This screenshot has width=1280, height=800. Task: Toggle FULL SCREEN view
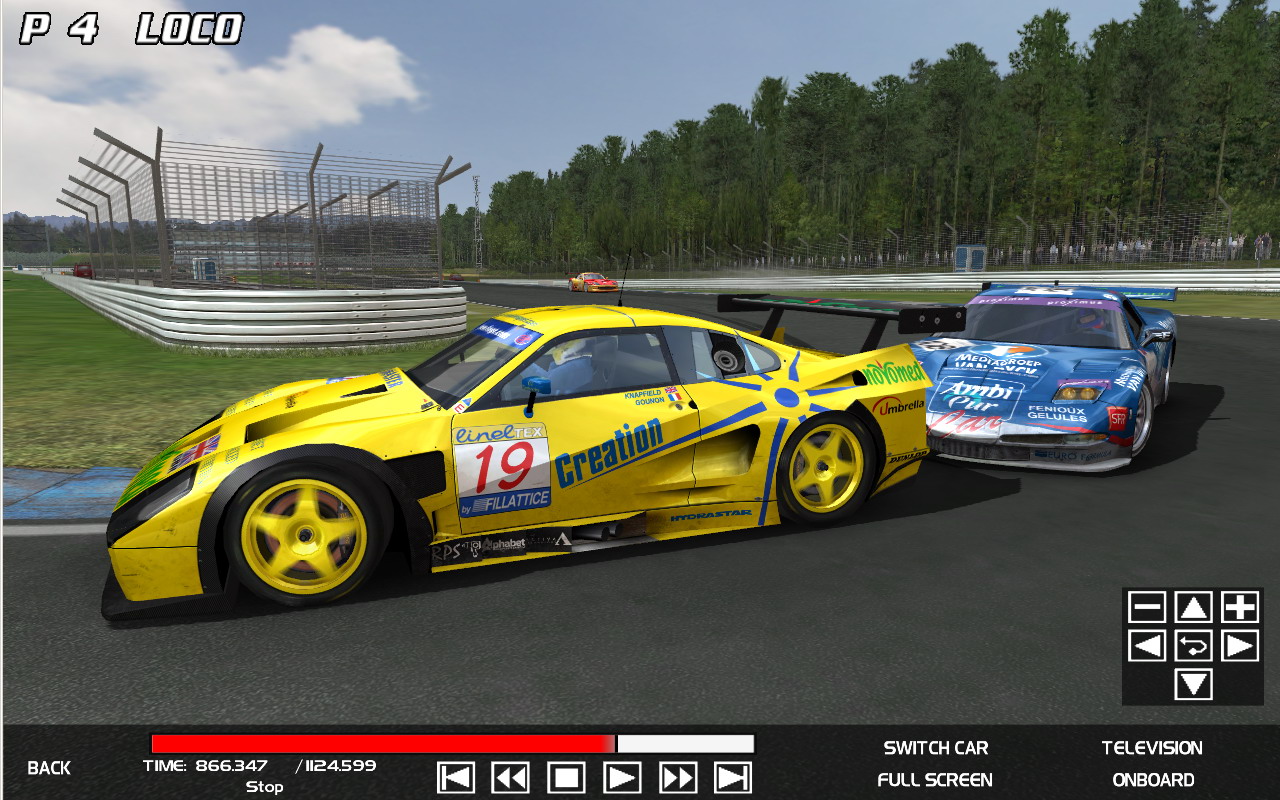click(935, 780)
